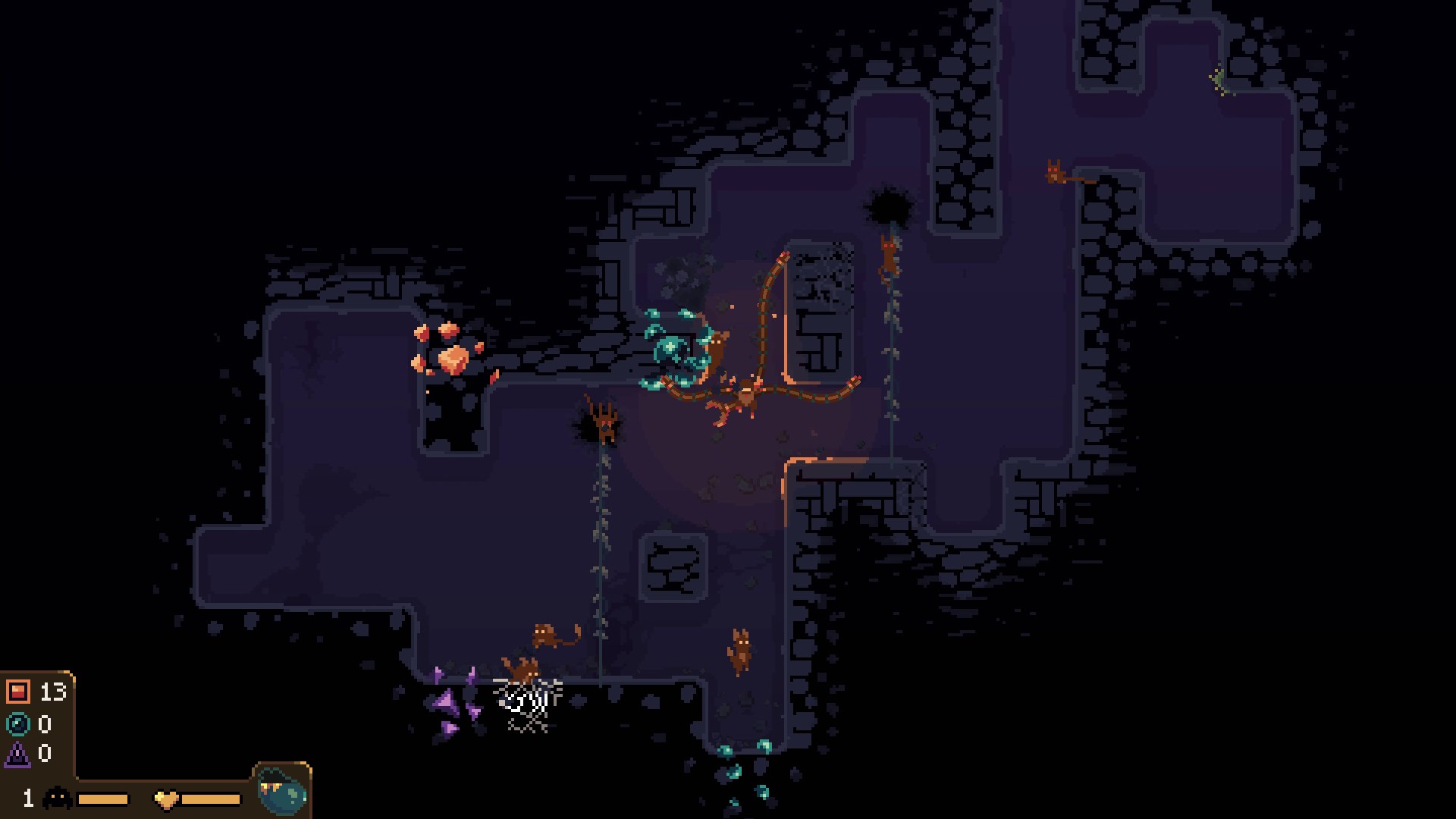
Task: Select the teal ring resource icon in HUD
Action: [17, 723]
